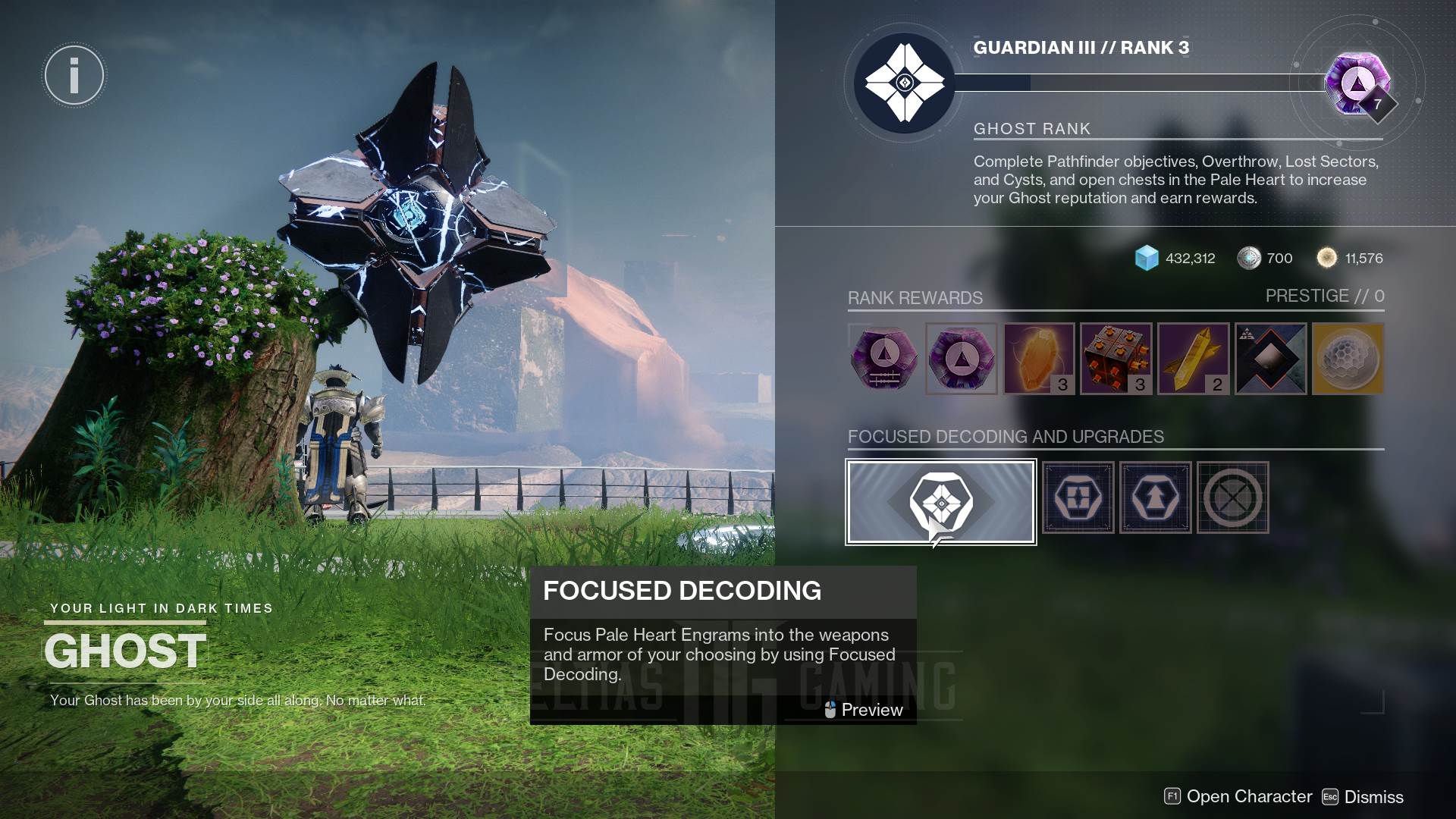Click the rank 7 engram on progress bar
The height and width of the screenshot is (819, 1456).
1358,83
